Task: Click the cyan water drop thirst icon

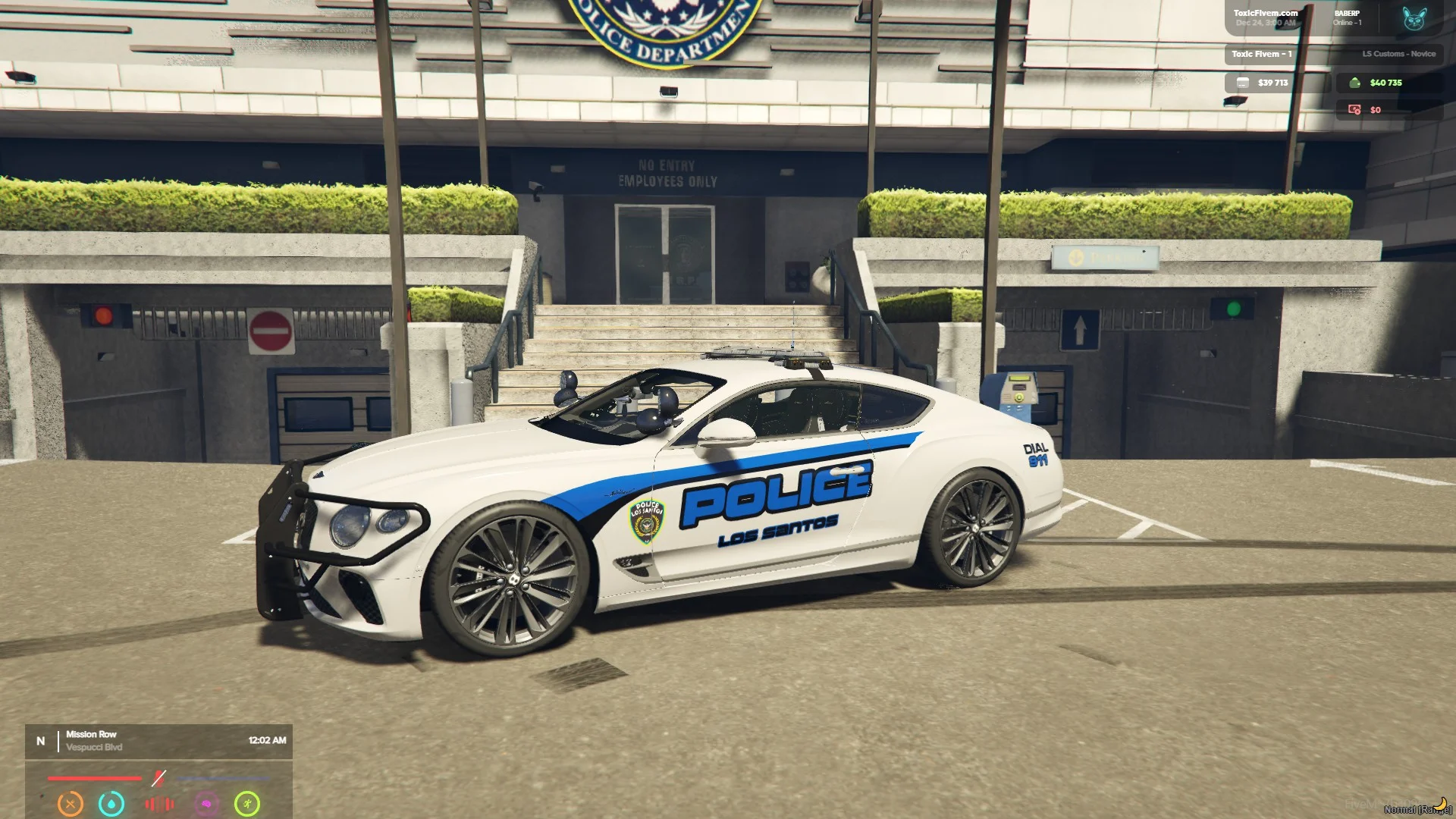Action: coord(111,803)
